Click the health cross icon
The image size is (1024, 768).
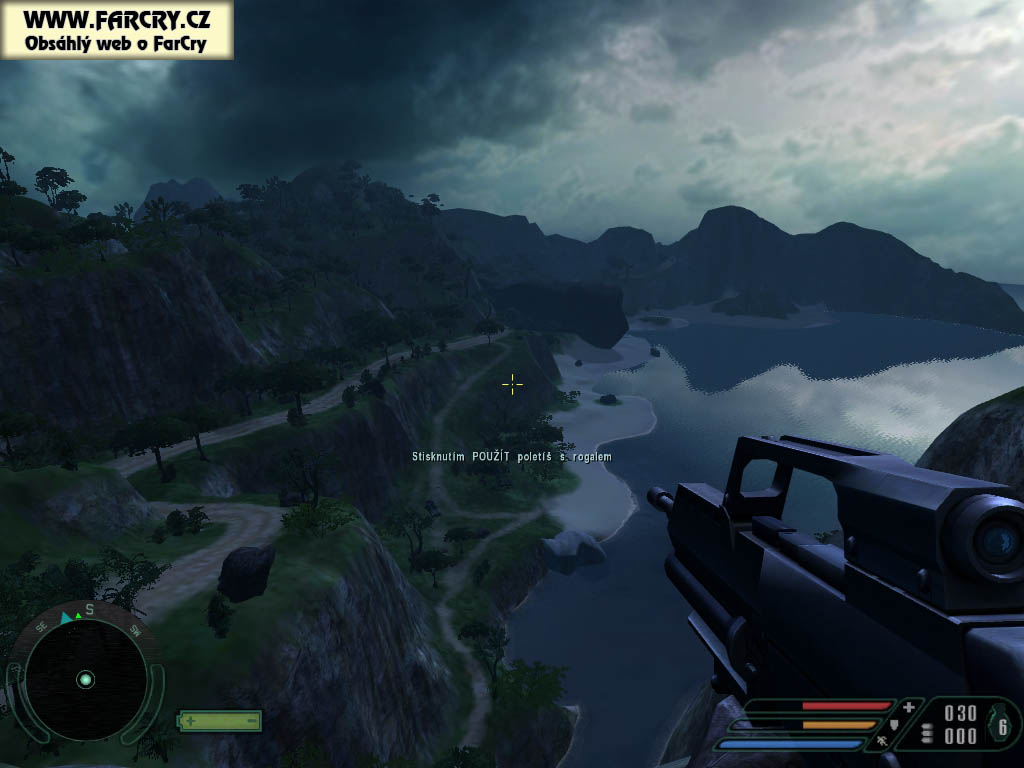[x=908, y=706]
